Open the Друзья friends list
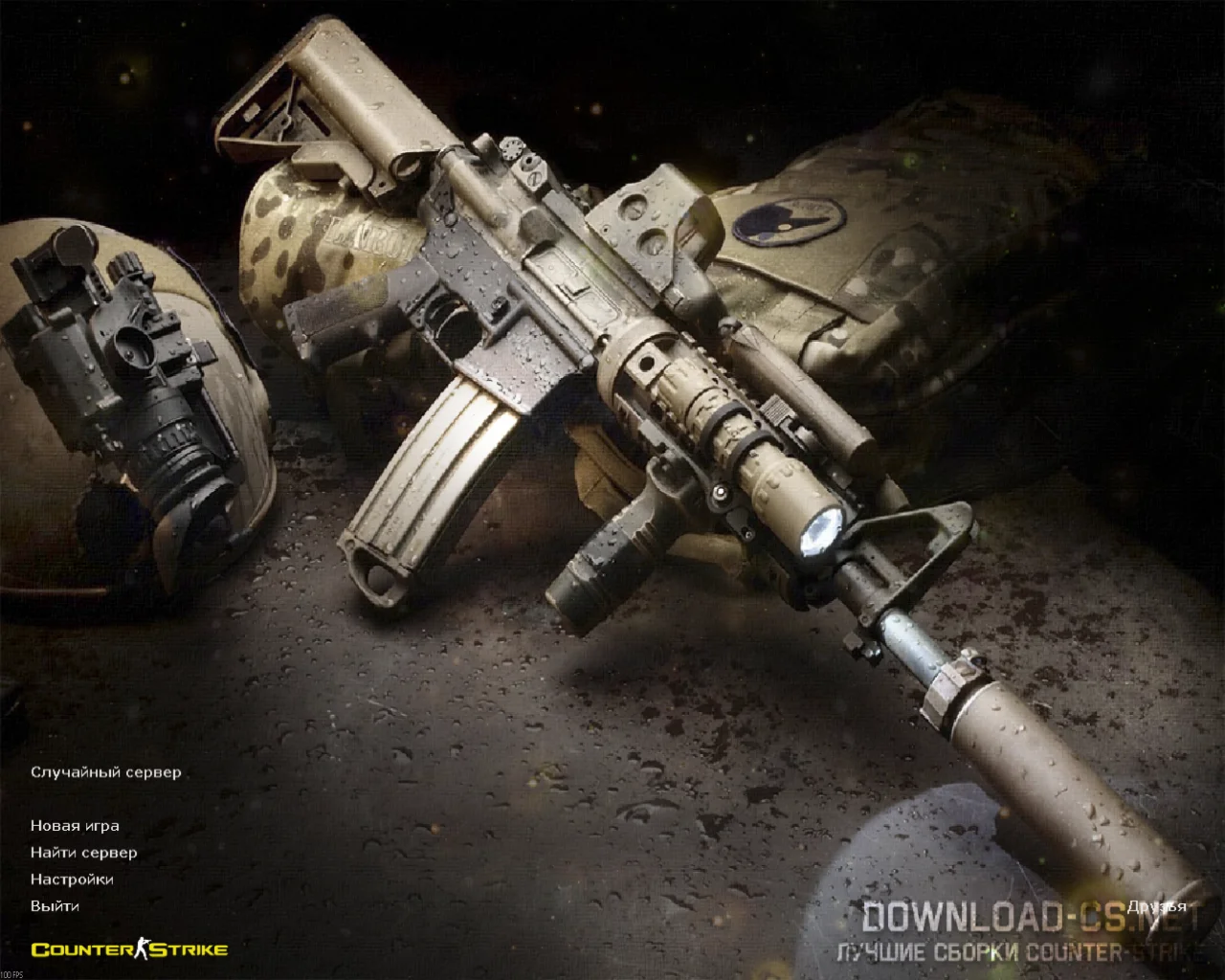The image size is (1225, 980). click(1156, 906)
